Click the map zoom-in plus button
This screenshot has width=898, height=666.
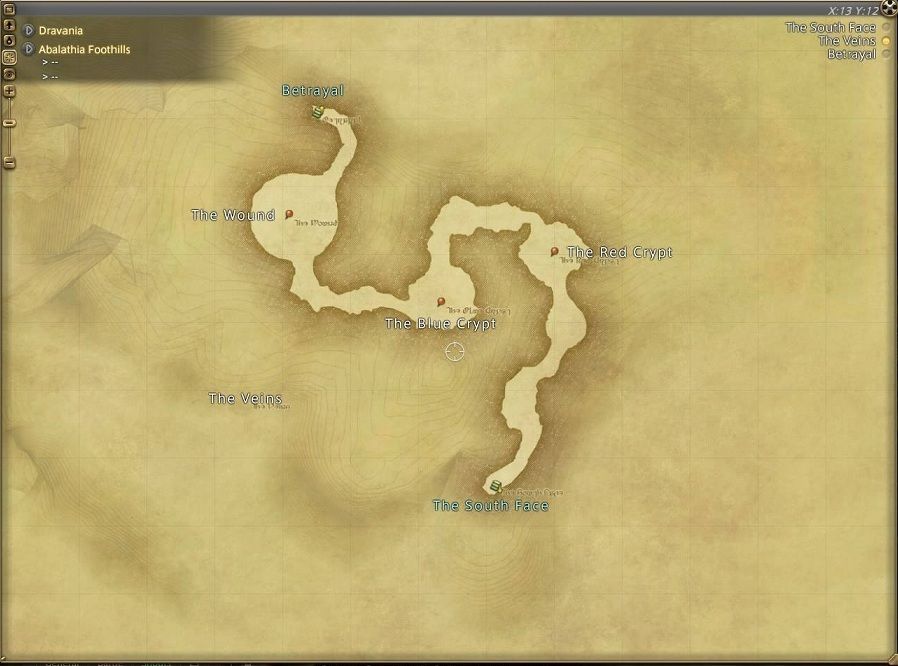pos(9,91)
